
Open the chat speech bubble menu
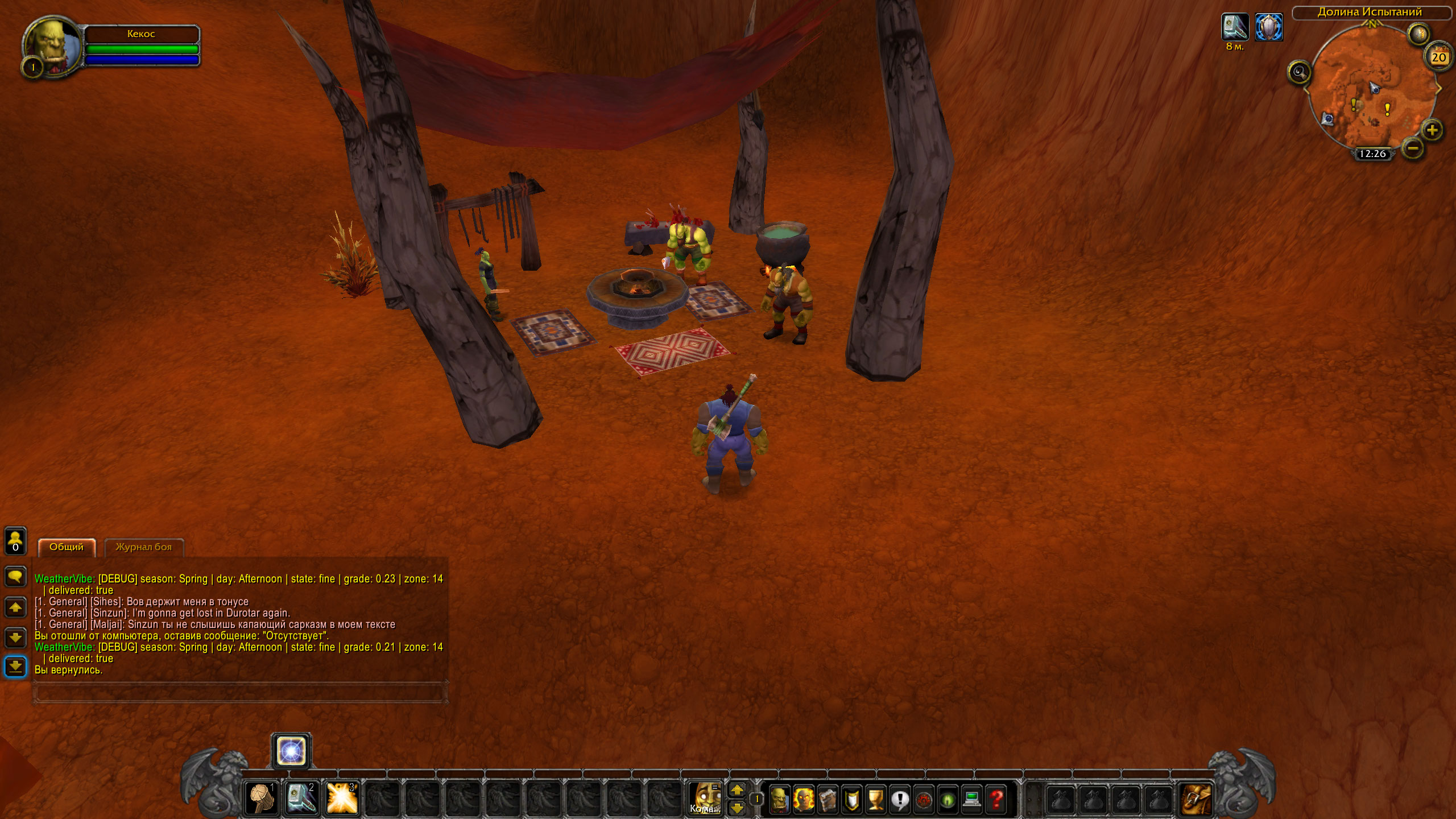[15, 576]
